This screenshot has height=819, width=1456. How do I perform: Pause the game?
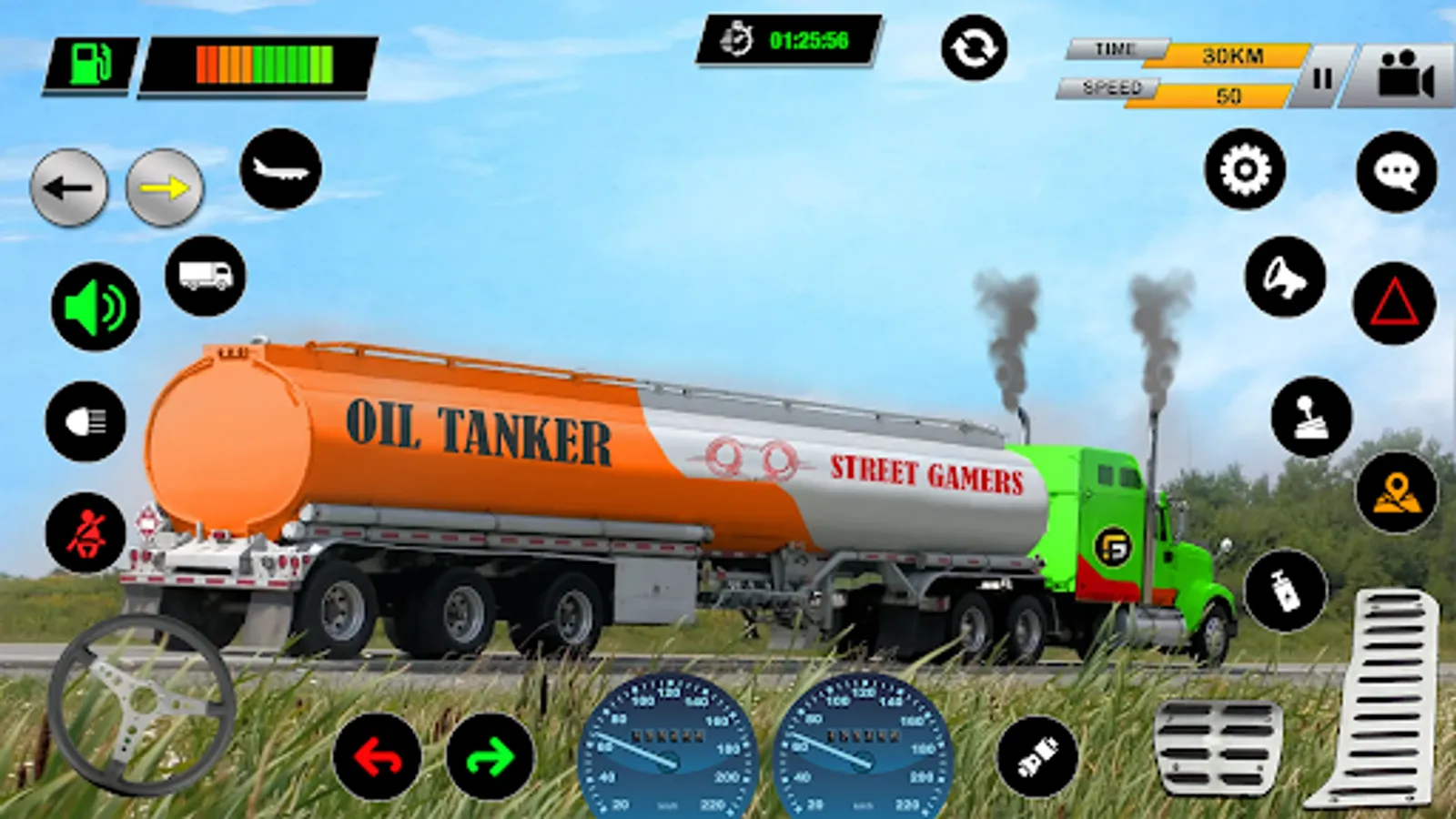[1321, 78]
